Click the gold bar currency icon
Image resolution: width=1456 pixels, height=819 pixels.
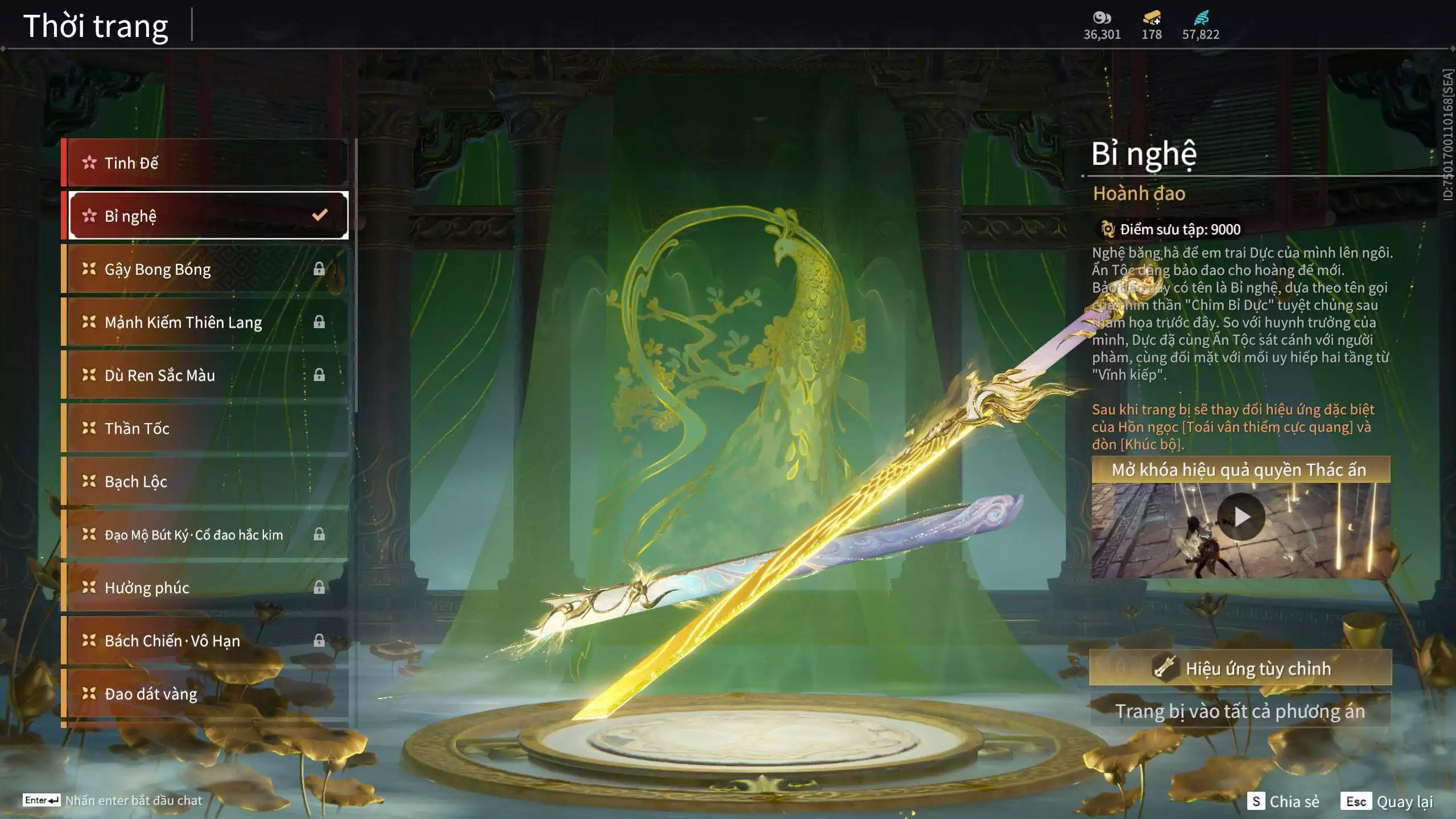1152,18
